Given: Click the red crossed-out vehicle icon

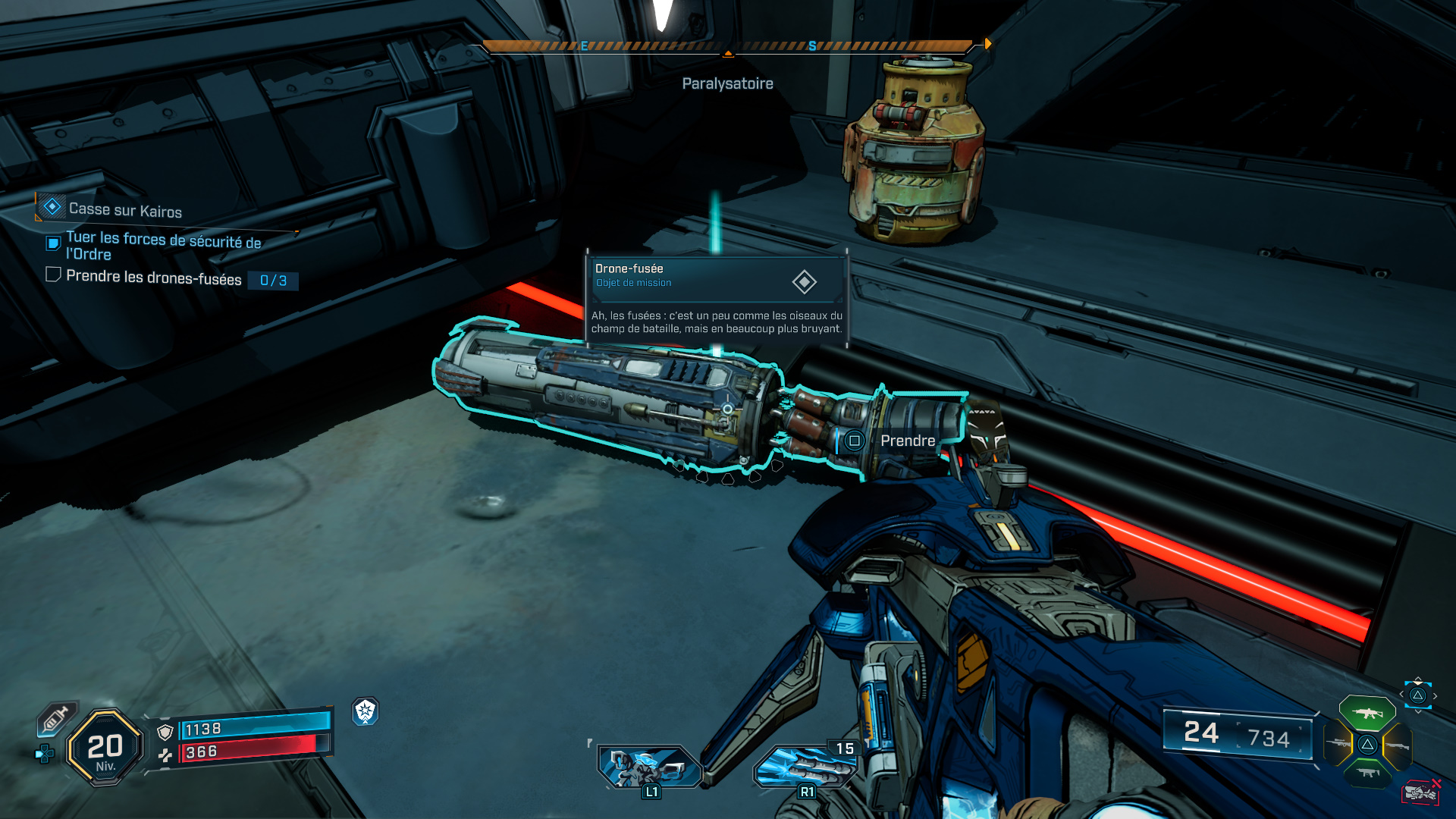Looking at the screenshot, I should [1420, 792].
